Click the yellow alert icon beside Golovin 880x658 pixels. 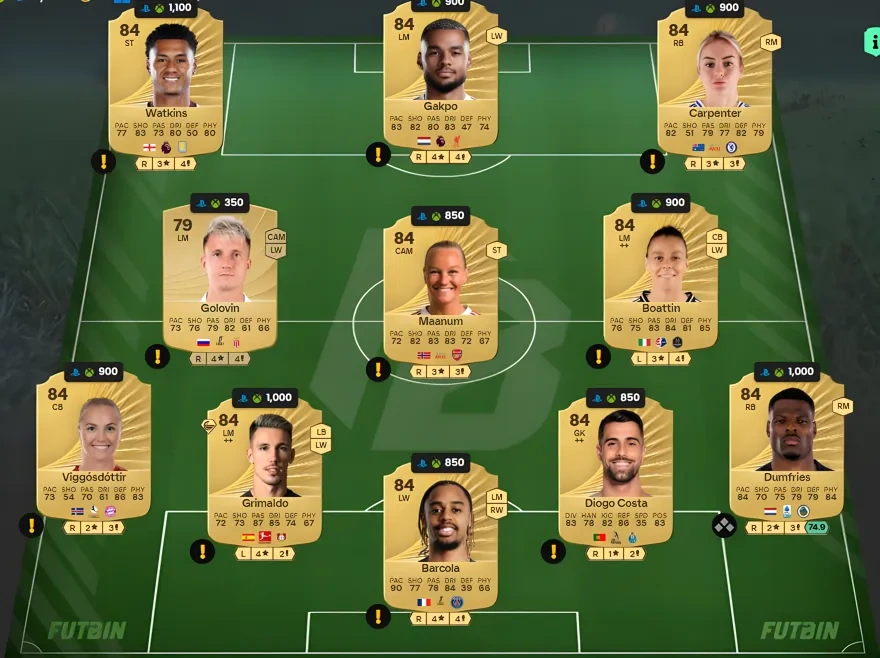pyautogui.click(x=157, y=356)
